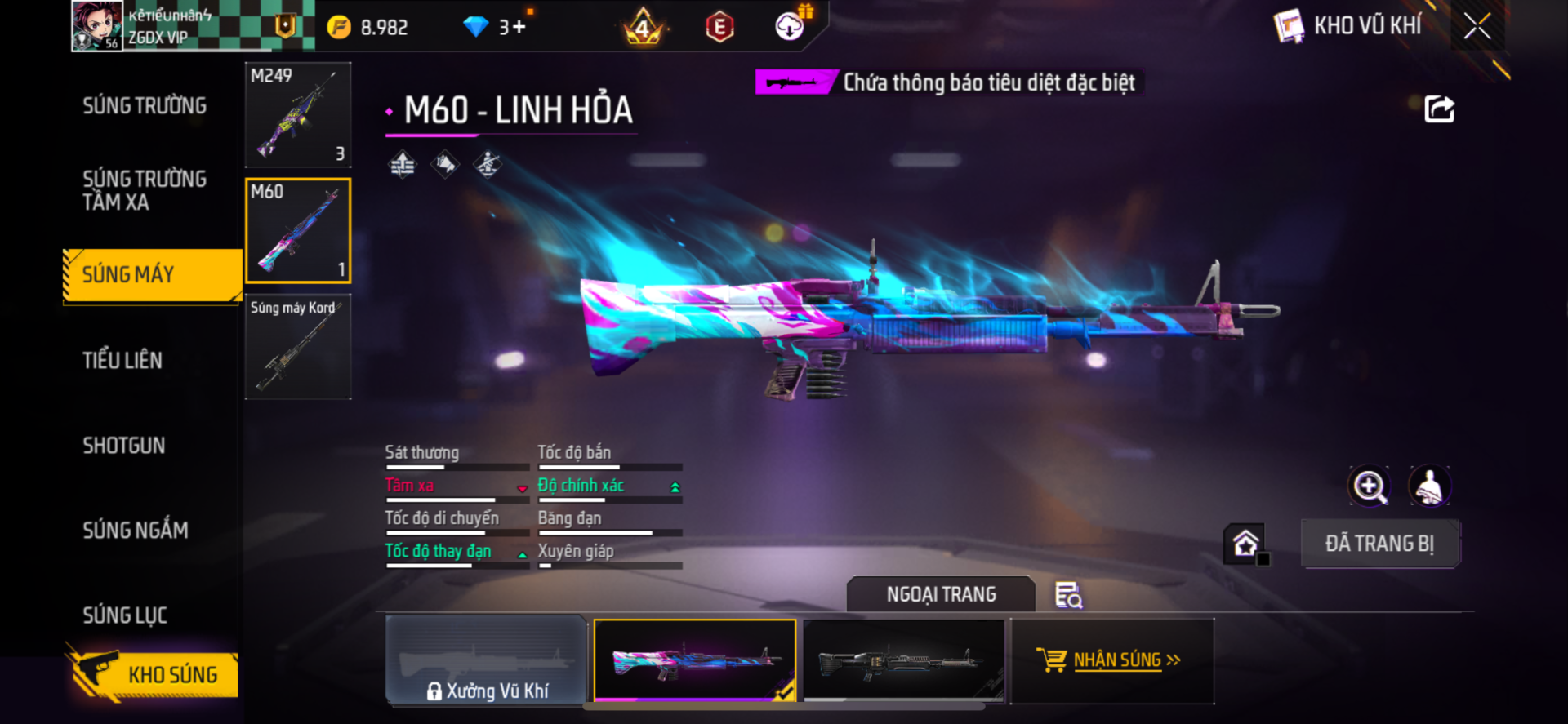Toggle the character preview icon
Screen dimensions: 1568x724
click(1429, 486)
